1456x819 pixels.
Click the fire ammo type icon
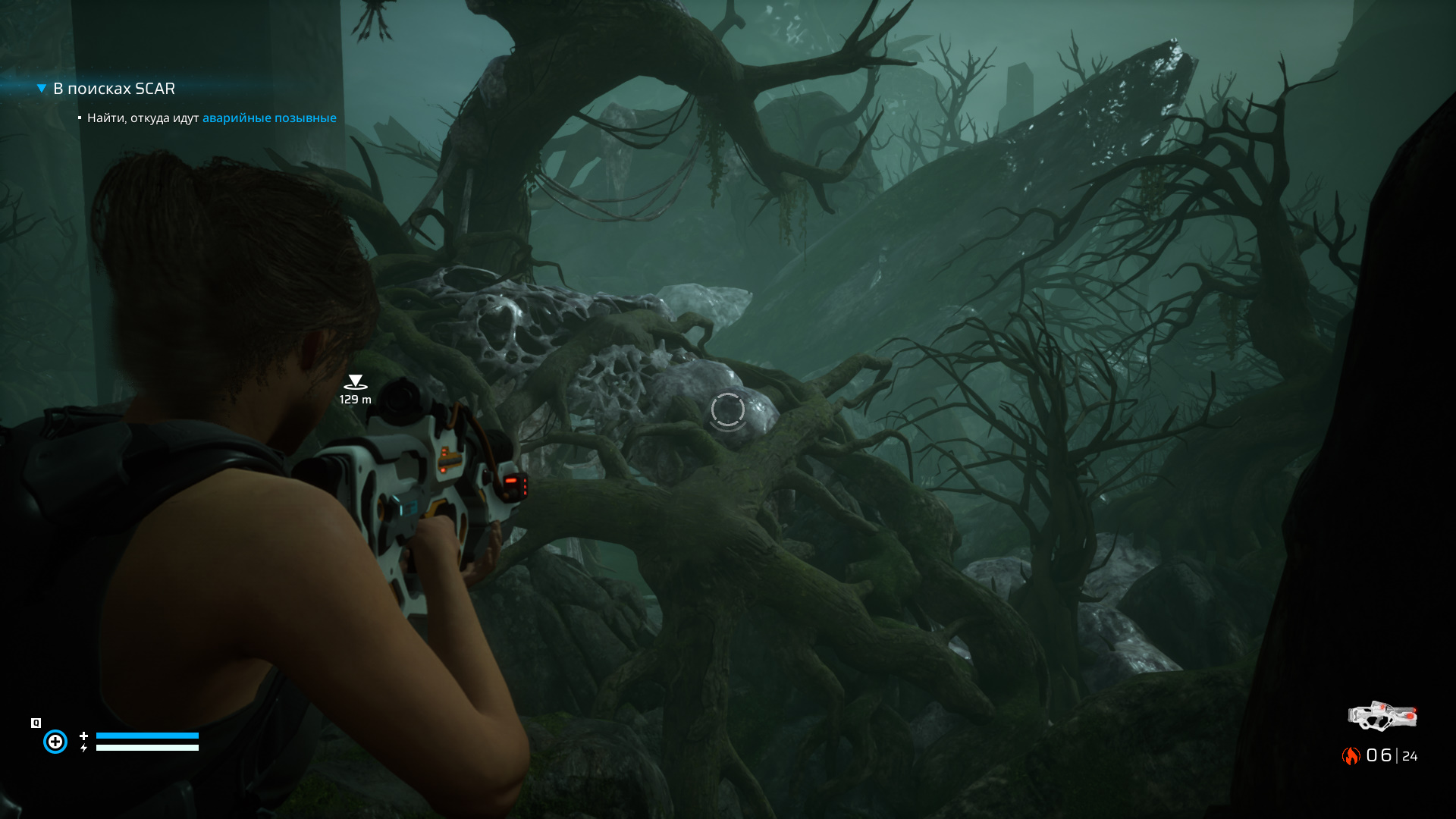pyautogui.click(x=1351, y=755)
